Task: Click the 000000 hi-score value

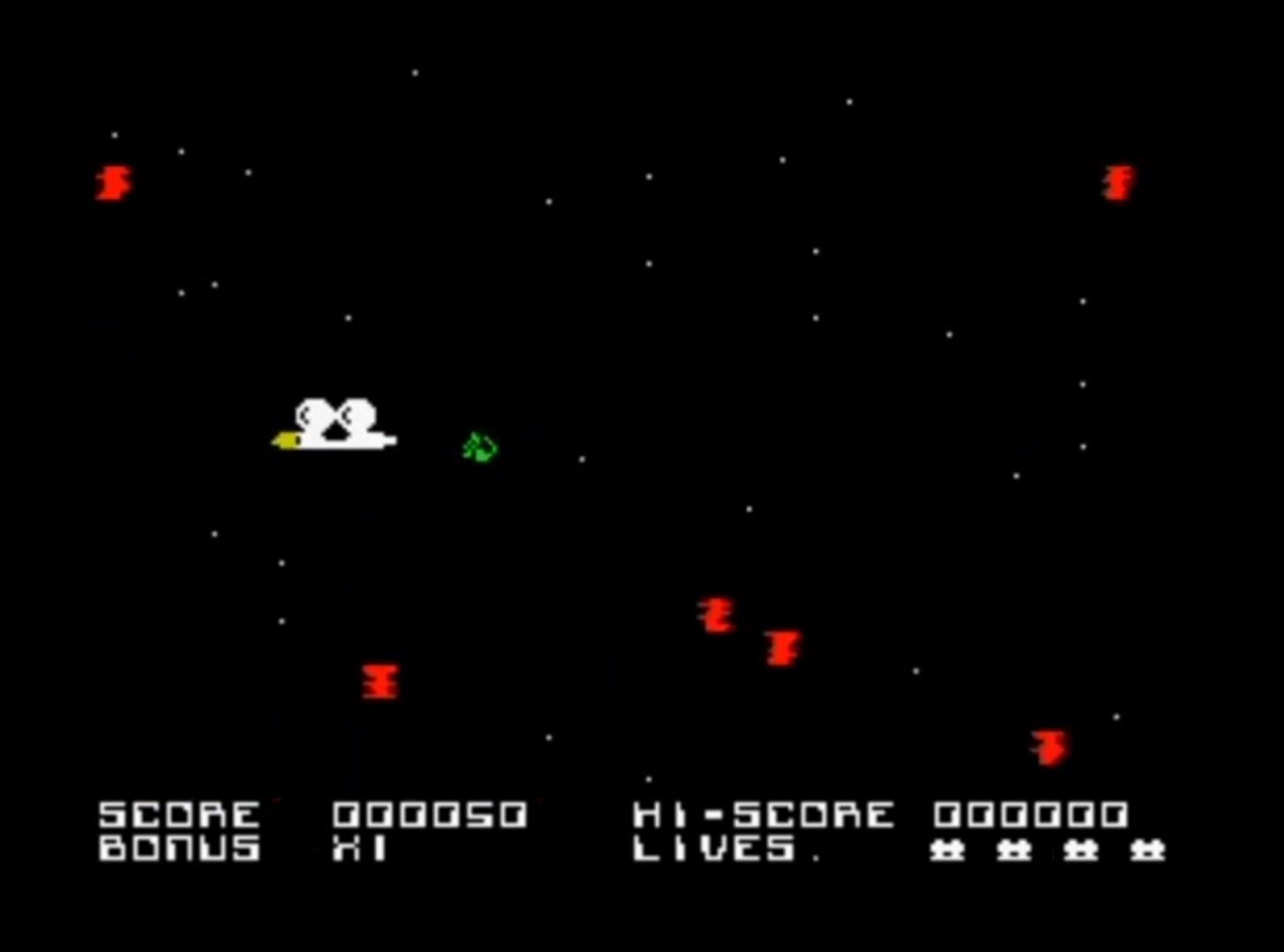Action: tap(1032, 814)
